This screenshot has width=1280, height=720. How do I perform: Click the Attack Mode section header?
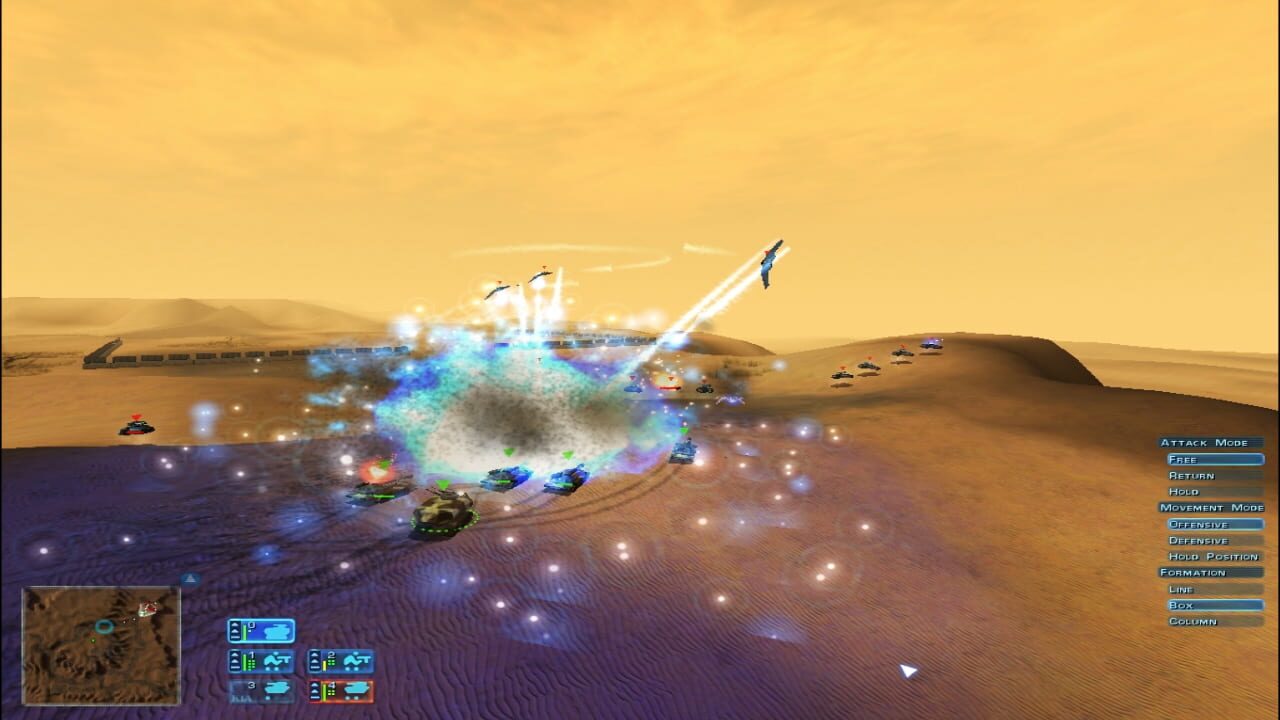(1205, 442)
